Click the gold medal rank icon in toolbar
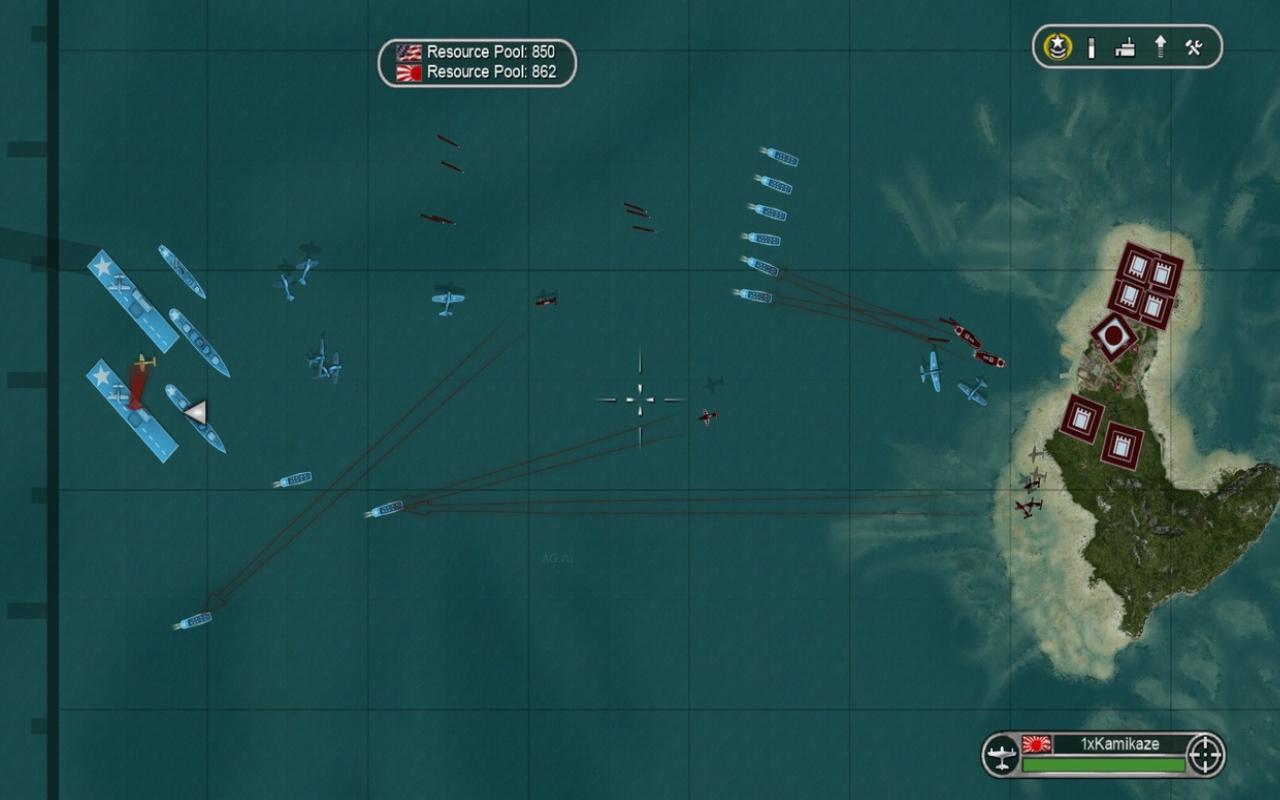This screenshot has height=800, width=1280. [1056, 47]
